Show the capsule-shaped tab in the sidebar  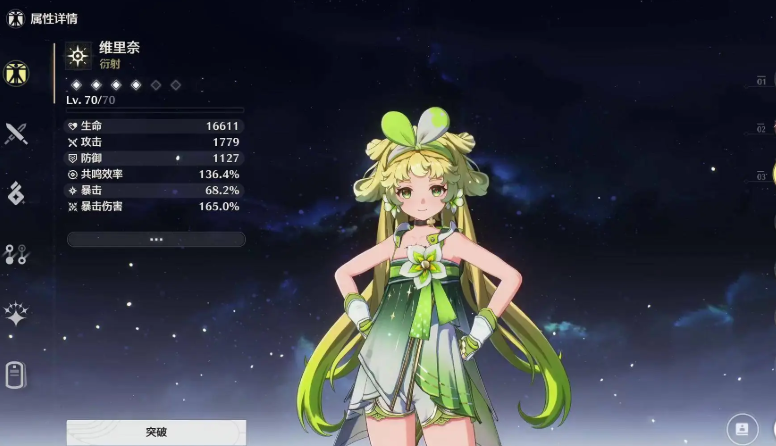click(16, 375)
